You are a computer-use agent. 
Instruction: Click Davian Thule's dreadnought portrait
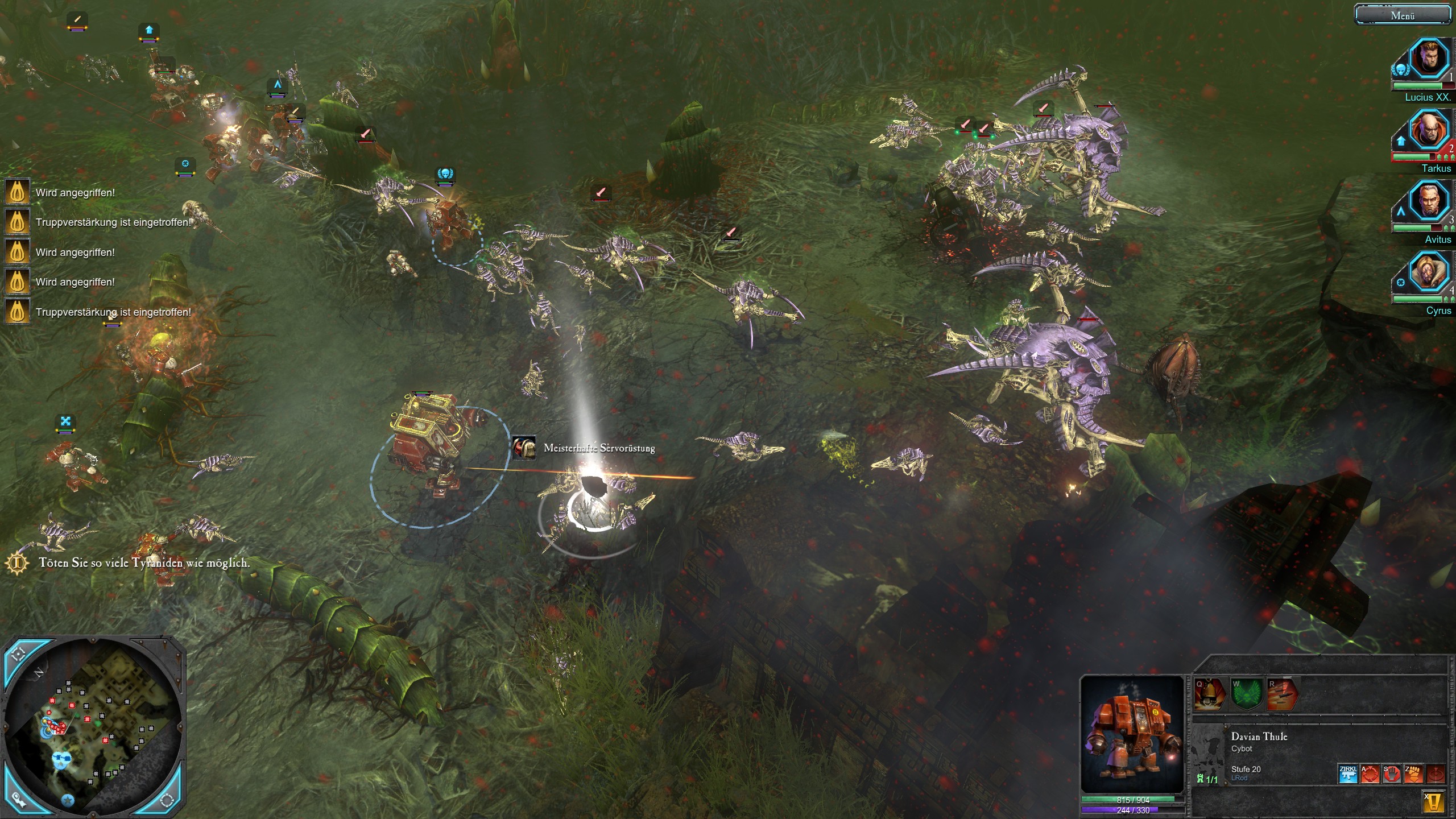point(1132,734)
